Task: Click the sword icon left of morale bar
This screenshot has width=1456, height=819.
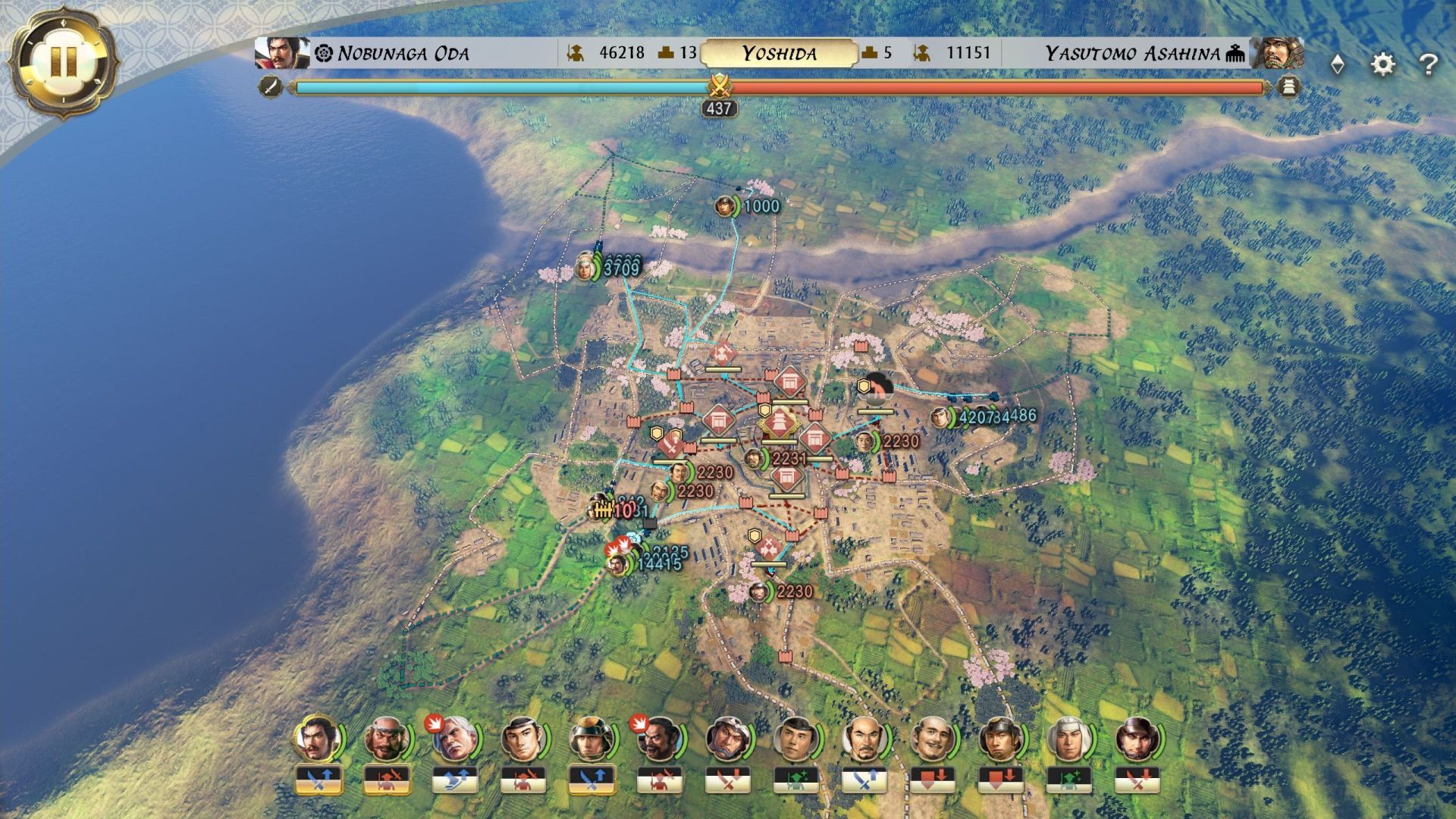Action: click(271, 86)
